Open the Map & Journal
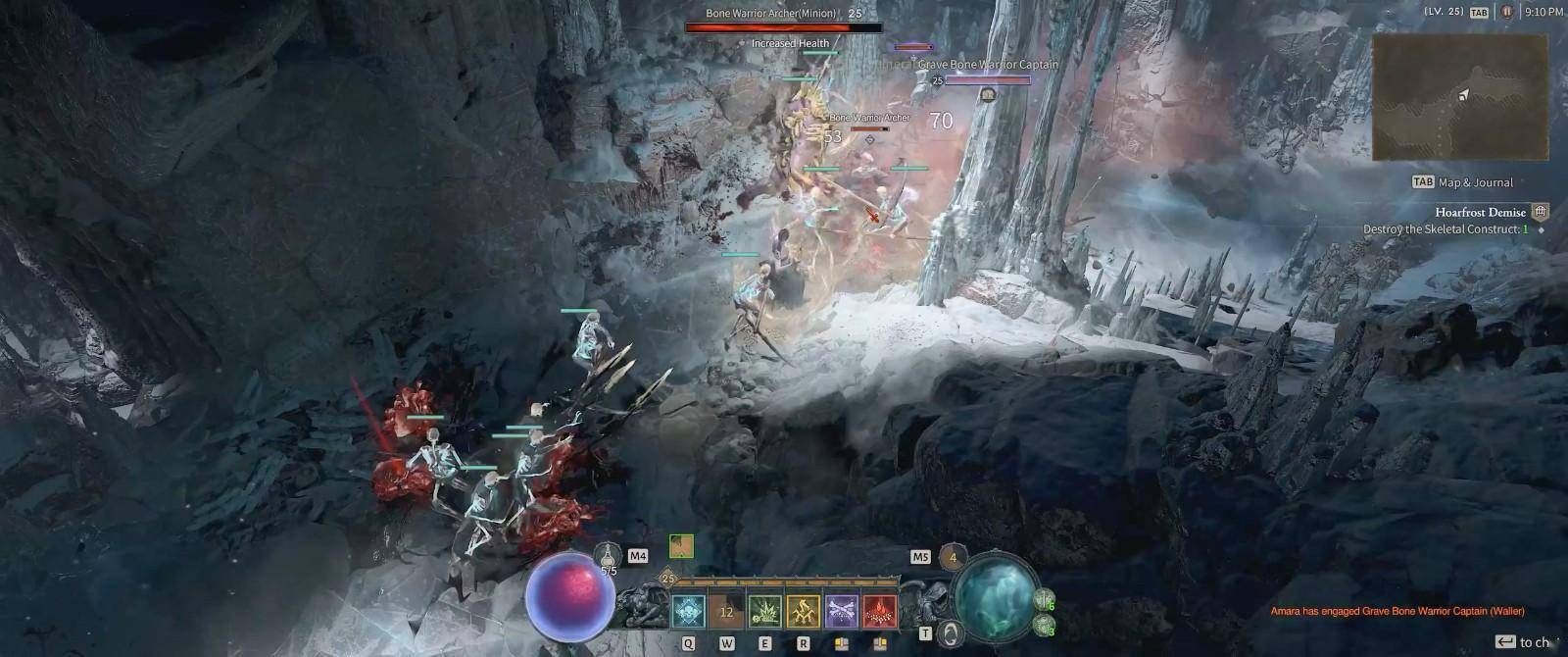This screenshot has height=657, width=1568. (x=1462, y=182)
